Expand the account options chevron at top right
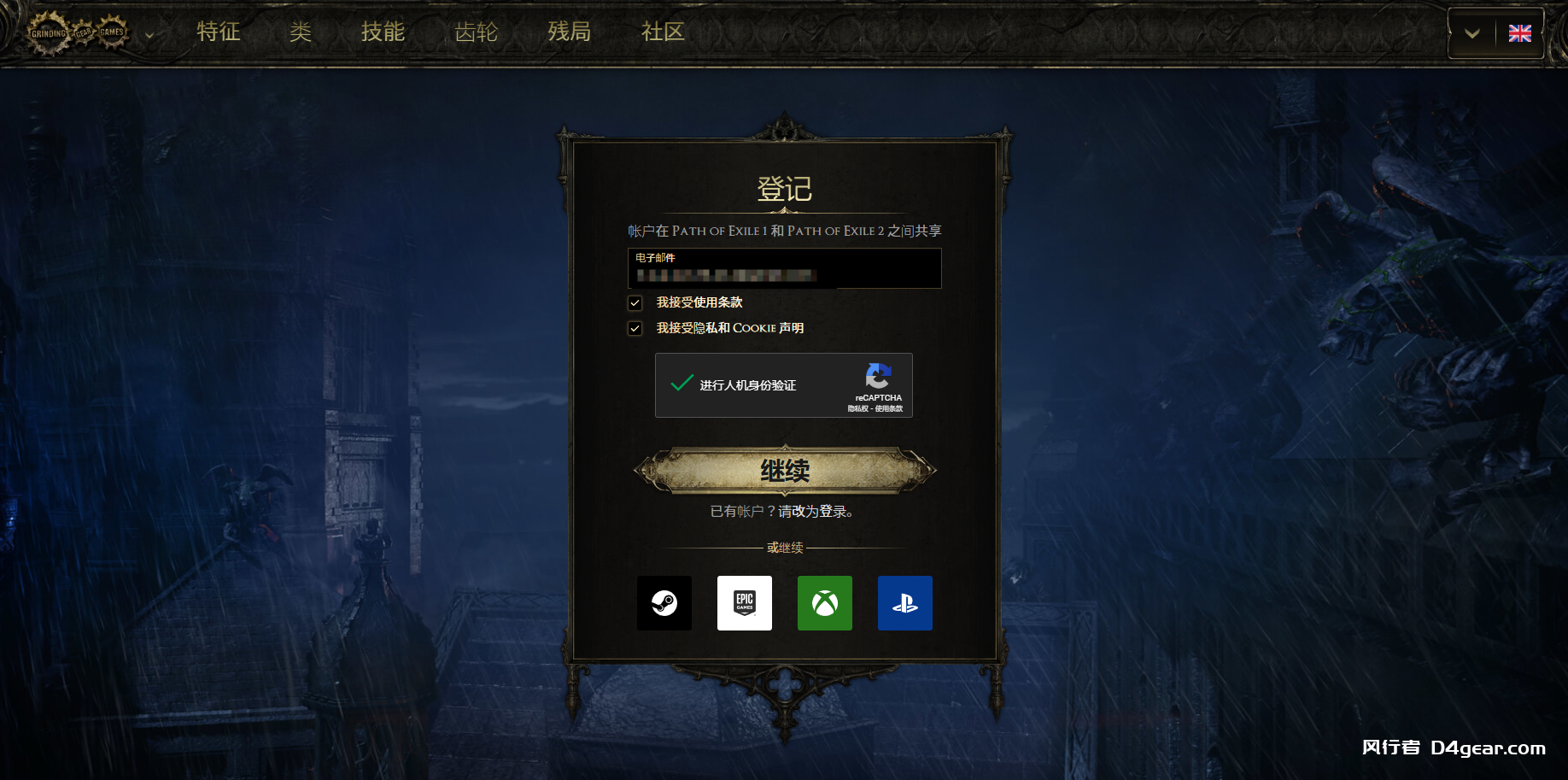1568x780 pixels. [1471, 33]
